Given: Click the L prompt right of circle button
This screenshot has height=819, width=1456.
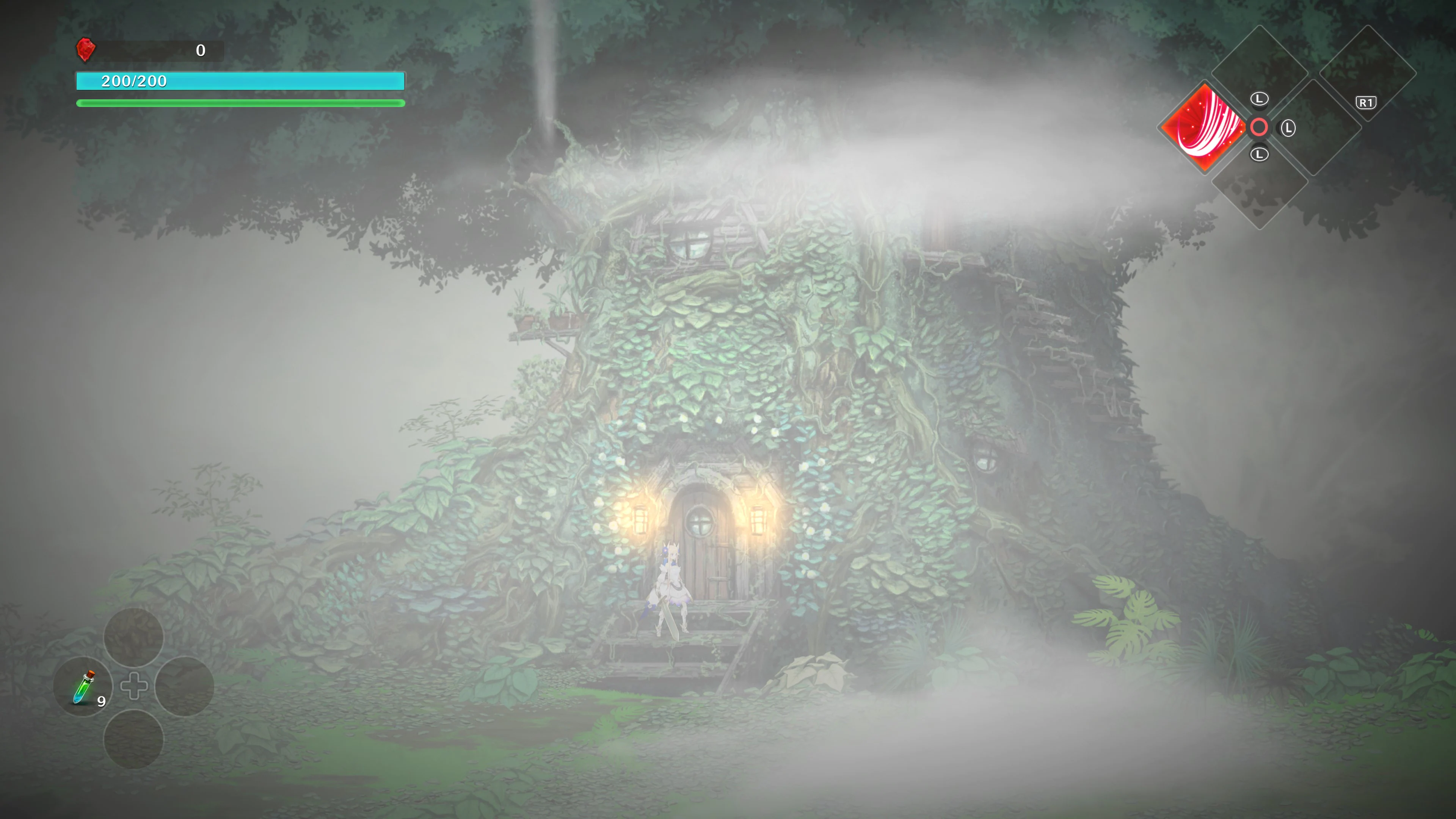Looking at the screenshot, I should (1289, 128).
